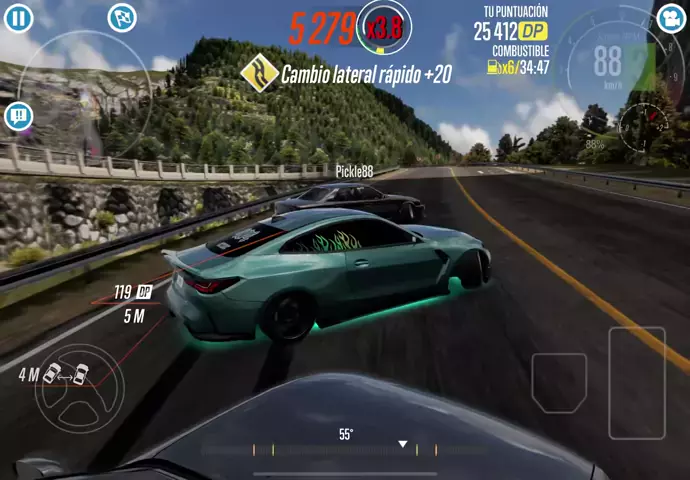
Task: Tap the tall gas pedal
Action: click(637, 380)
